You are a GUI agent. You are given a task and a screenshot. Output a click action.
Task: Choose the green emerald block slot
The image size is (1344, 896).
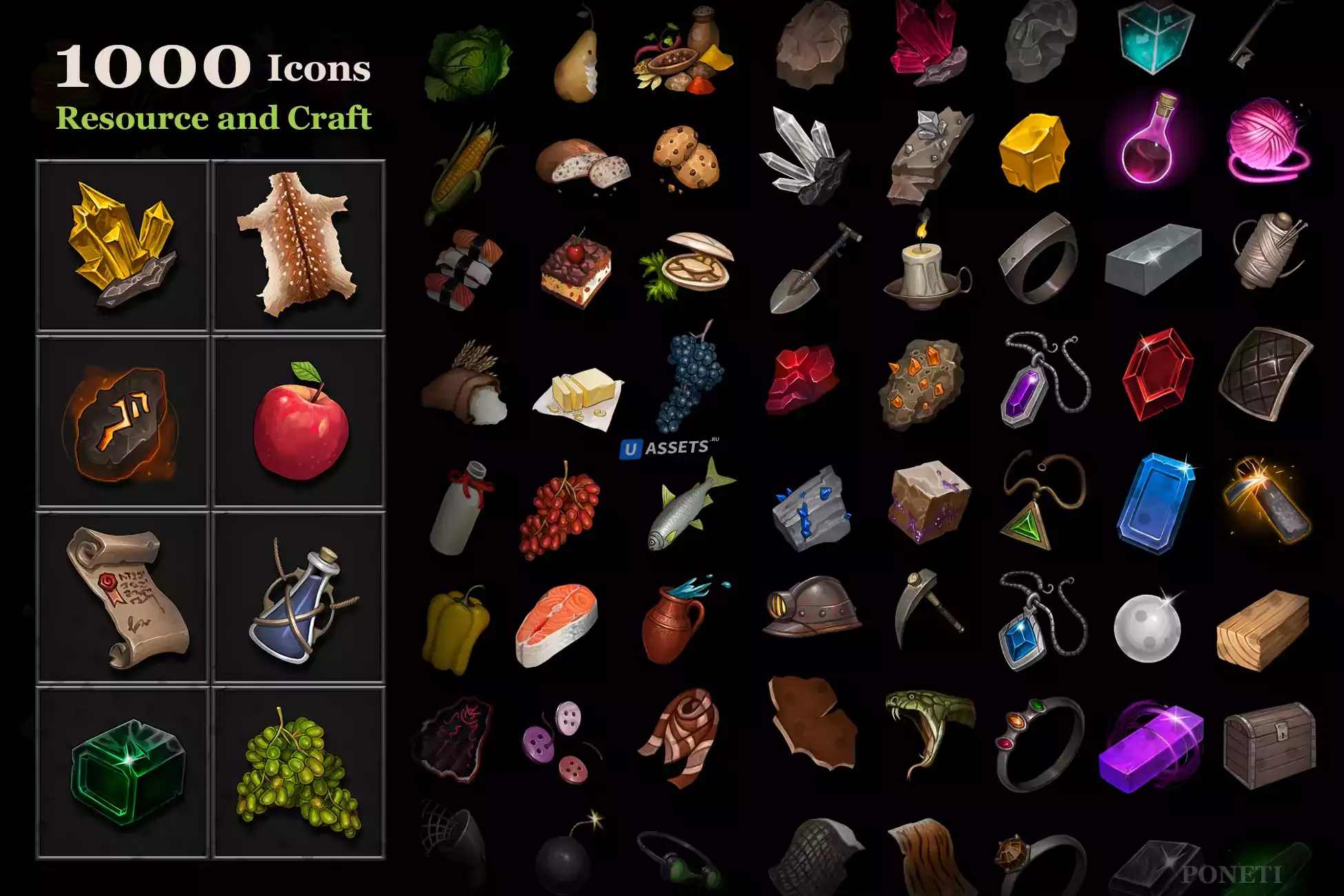(123, 773)
